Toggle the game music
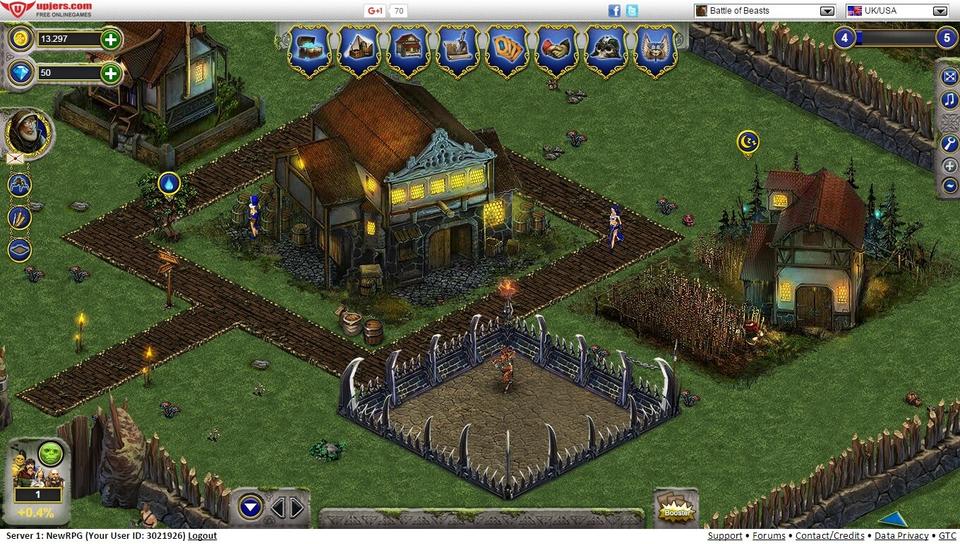This screenshot has width=960, height=544. pyautogui.click(x=950, y=101)
